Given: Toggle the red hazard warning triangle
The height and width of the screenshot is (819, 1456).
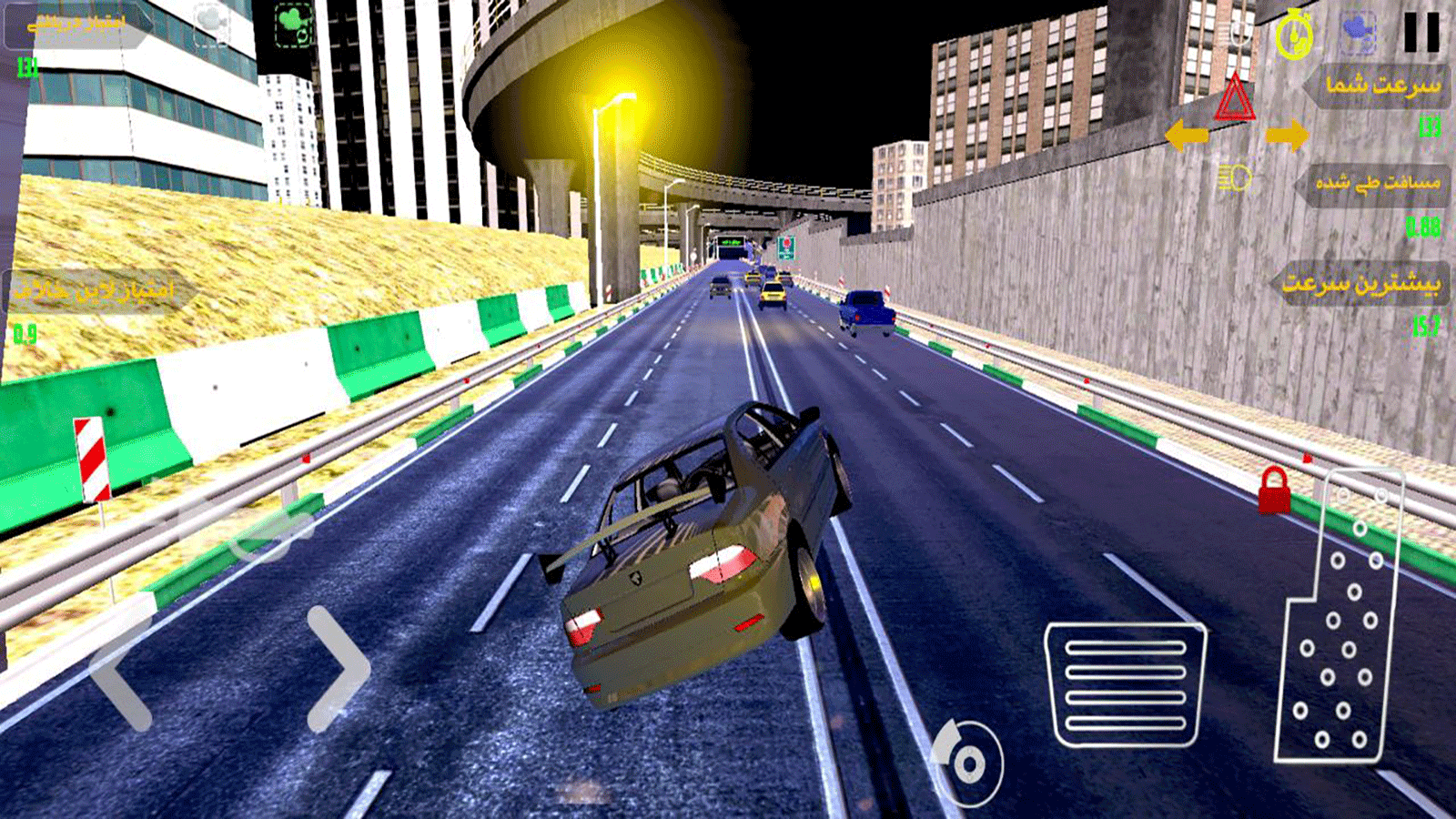Looking at the screenshot, I should (1235, 99).
